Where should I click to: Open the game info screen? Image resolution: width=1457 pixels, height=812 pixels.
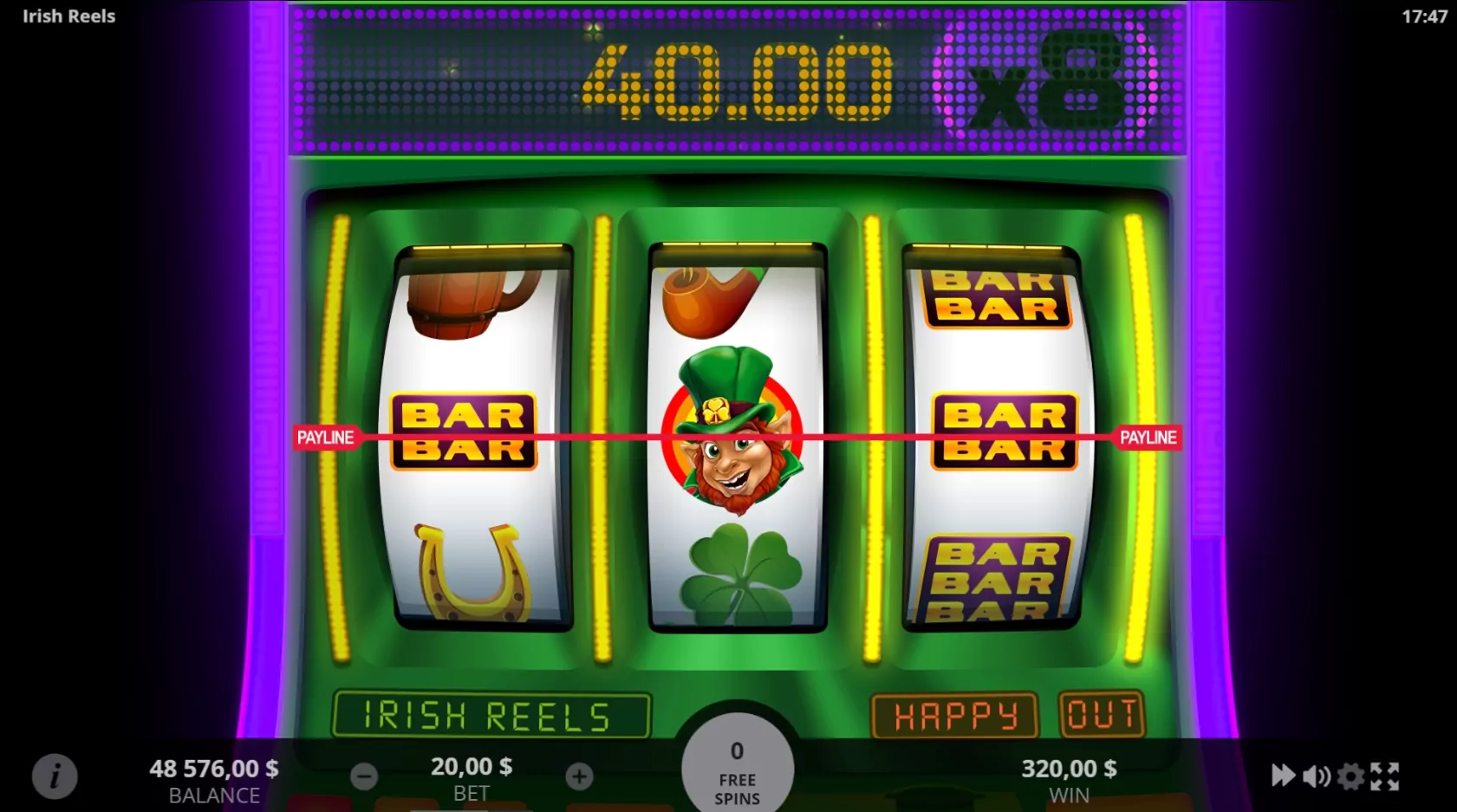tap(55, 776)
